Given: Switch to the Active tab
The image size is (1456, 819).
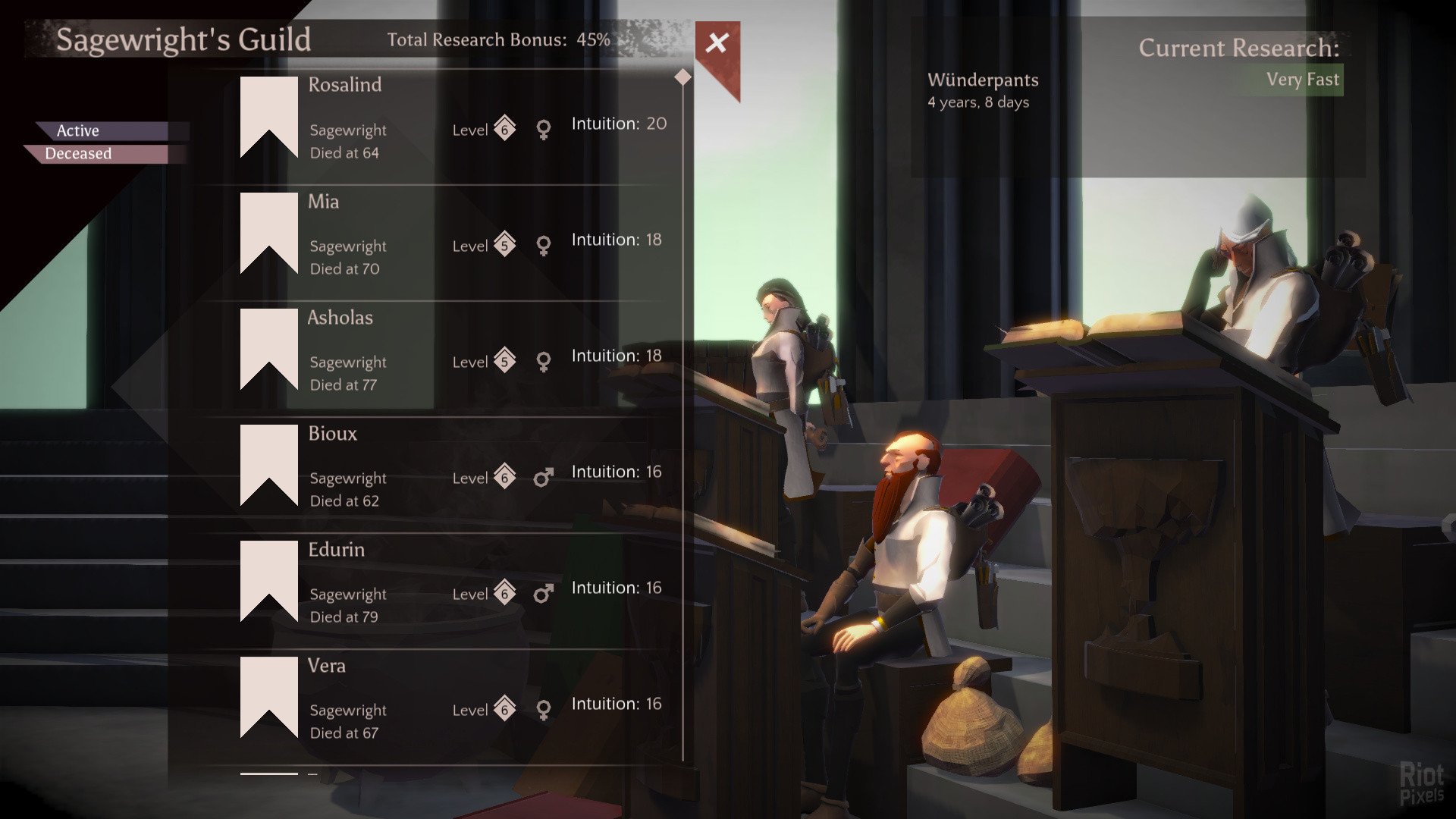Looking at the screenshot, I should tap(79, 130).
